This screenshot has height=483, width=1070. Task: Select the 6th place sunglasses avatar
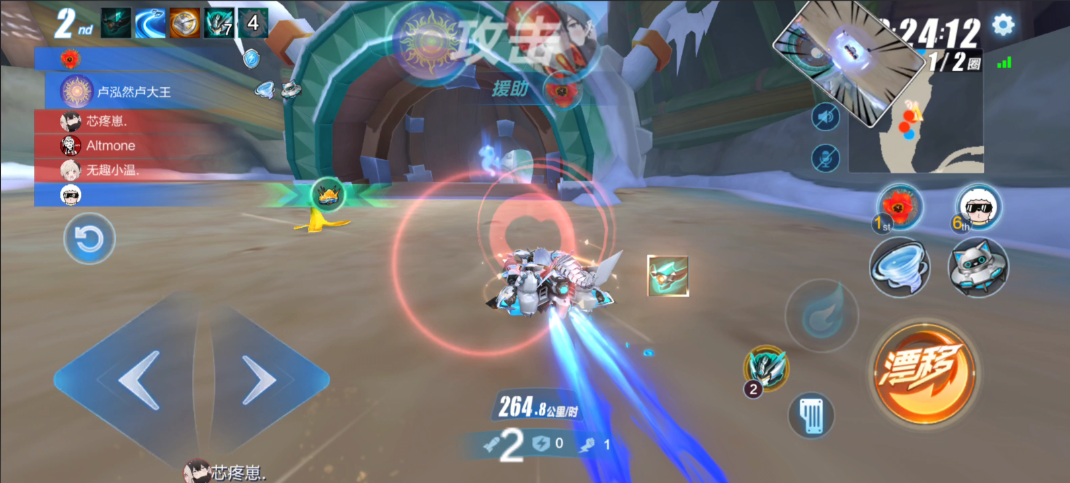978,207
